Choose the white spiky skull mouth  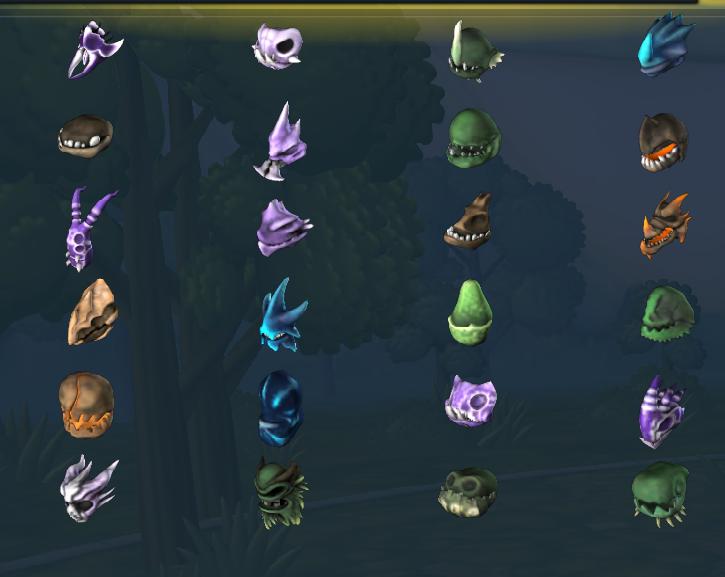tap(87, 488)
